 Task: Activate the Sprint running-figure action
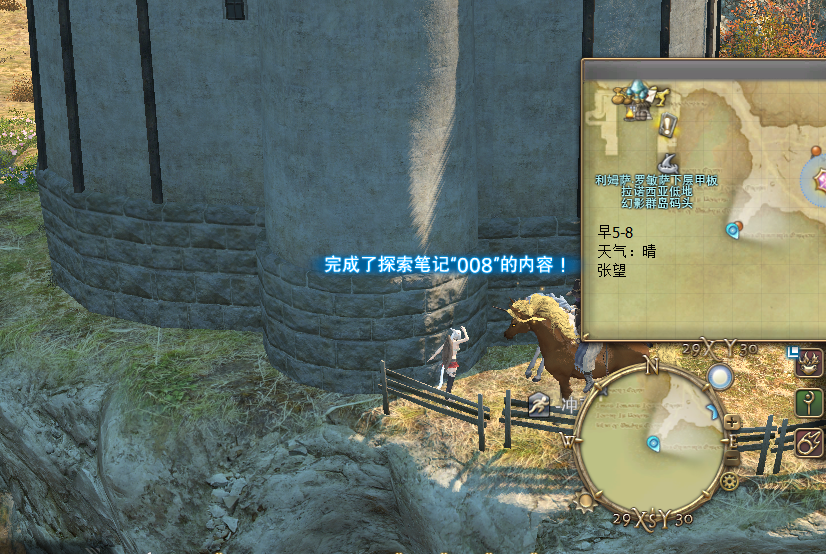[x=540, y=405]
